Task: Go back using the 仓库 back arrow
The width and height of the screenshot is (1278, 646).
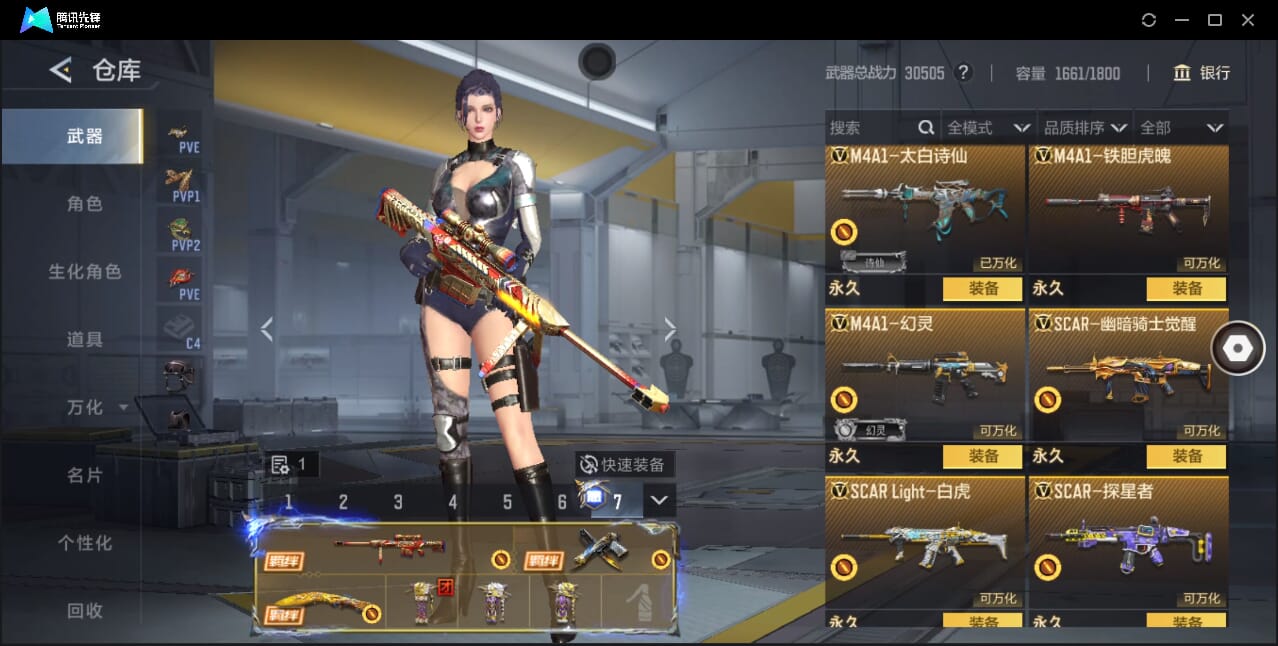Action: tap(61, 70)
